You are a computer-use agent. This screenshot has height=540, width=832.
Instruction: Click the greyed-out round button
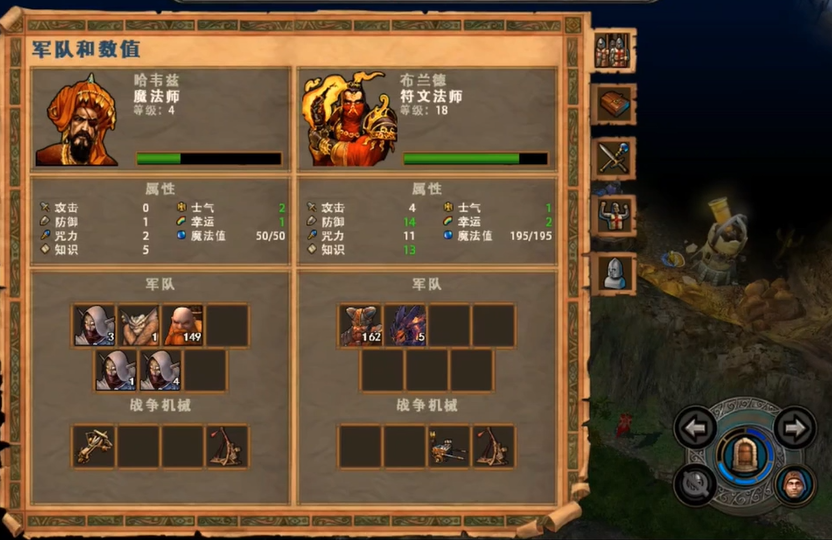click(695, 485)
